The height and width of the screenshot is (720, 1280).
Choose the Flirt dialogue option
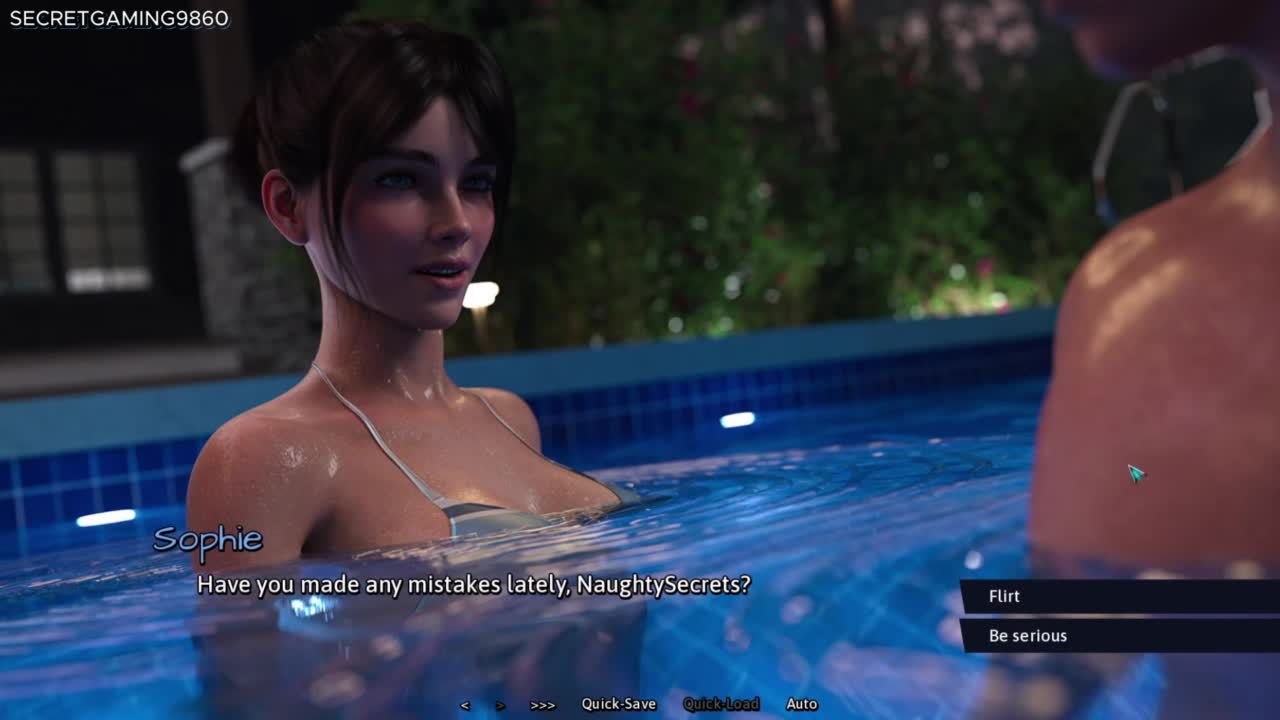pos(1004,596)
